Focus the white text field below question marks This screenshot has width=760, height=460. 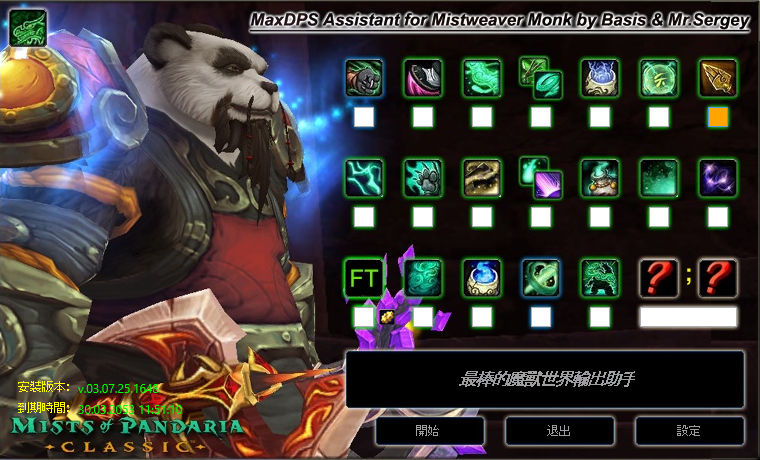tap(688, 317)
